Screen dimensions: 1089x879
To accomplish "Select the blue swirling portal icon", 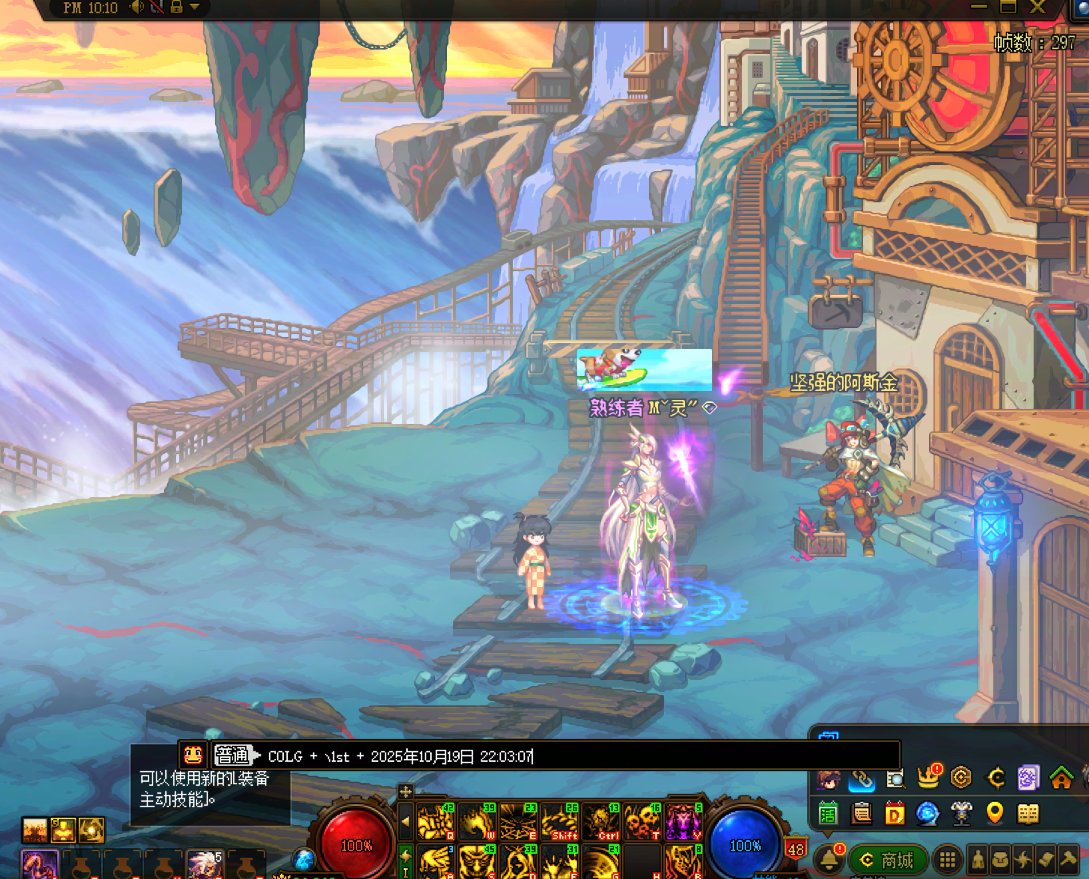I will pyautogui.click(x=928, y=813).
